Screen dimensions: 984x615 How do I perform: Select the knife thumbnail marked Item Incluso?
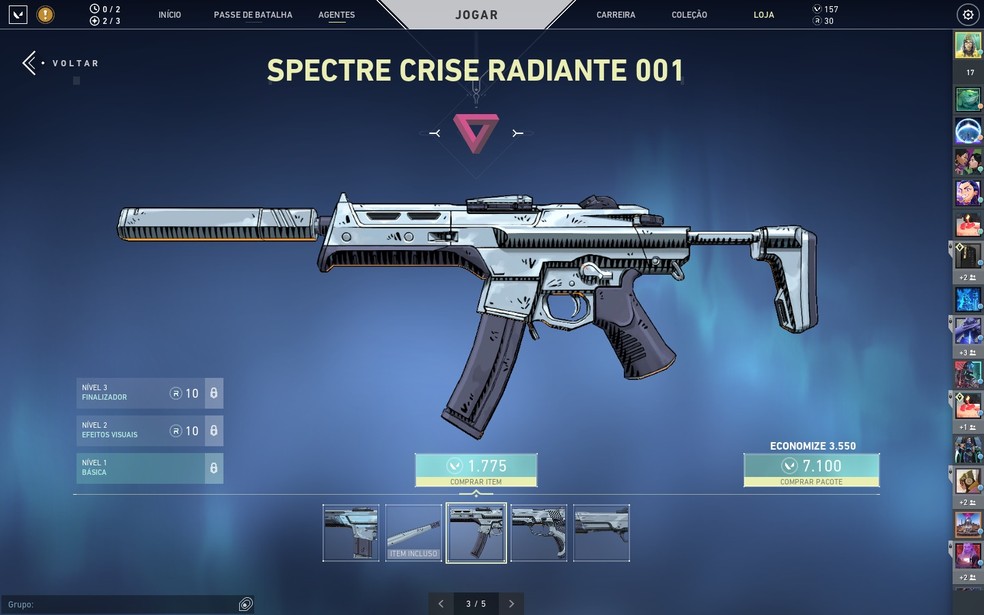[x=413, y=532]
